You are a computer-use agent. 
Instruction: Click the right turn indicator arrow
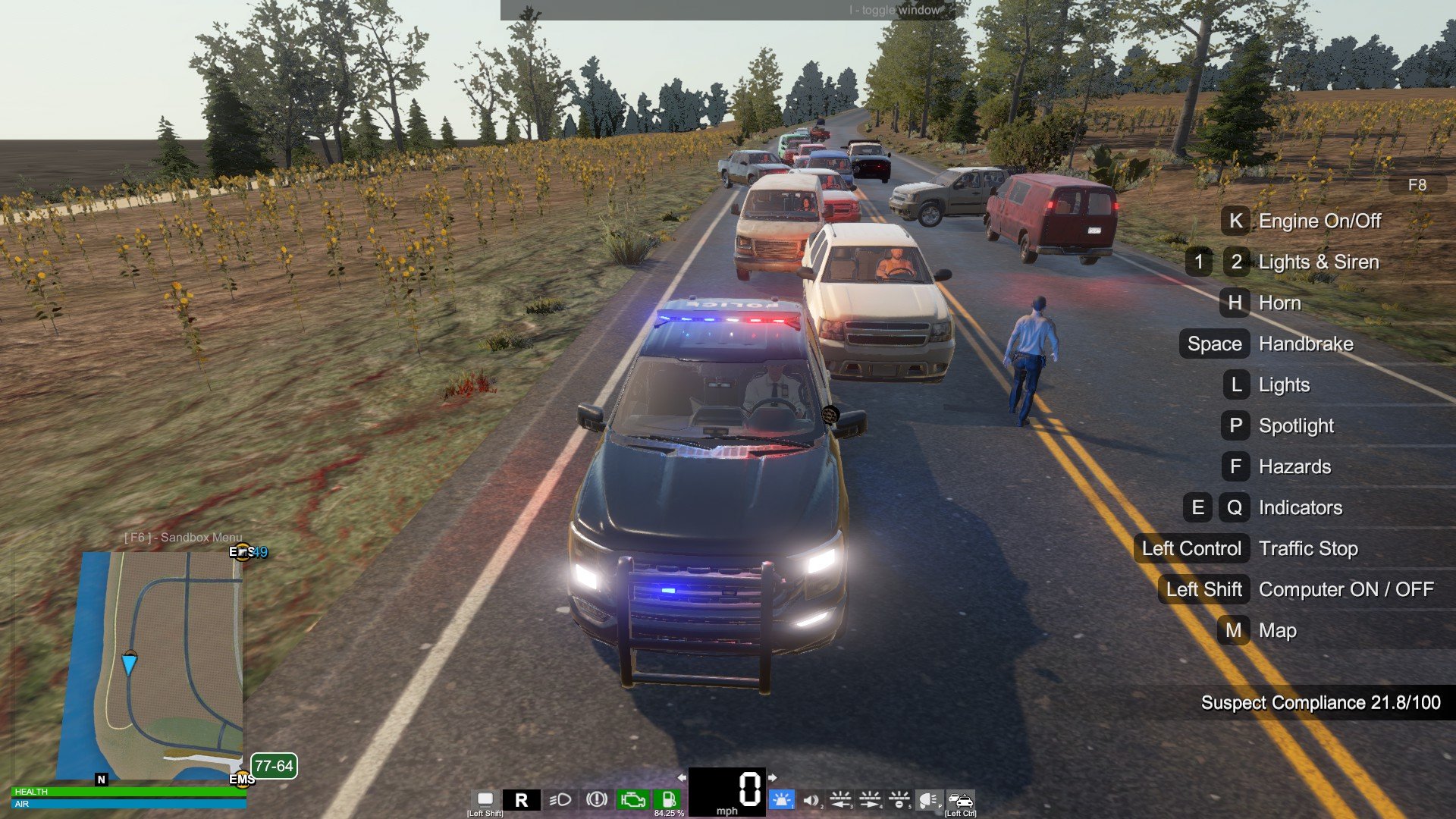tap(773, 777)
